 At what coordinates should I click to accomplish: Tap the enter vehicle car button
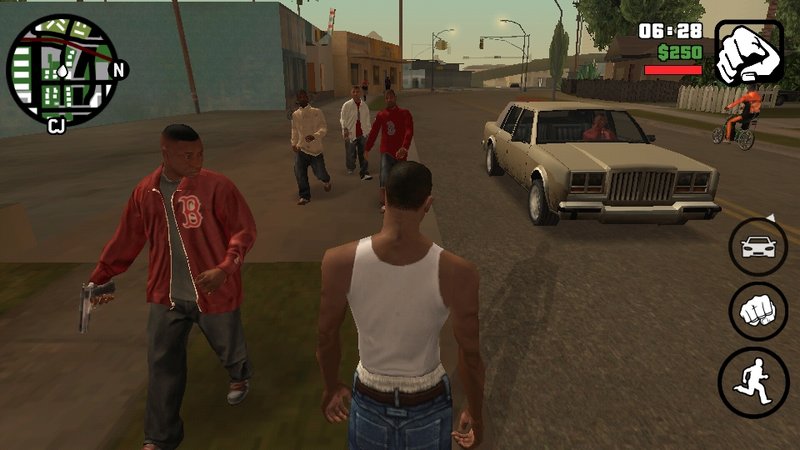click(757, 246)
